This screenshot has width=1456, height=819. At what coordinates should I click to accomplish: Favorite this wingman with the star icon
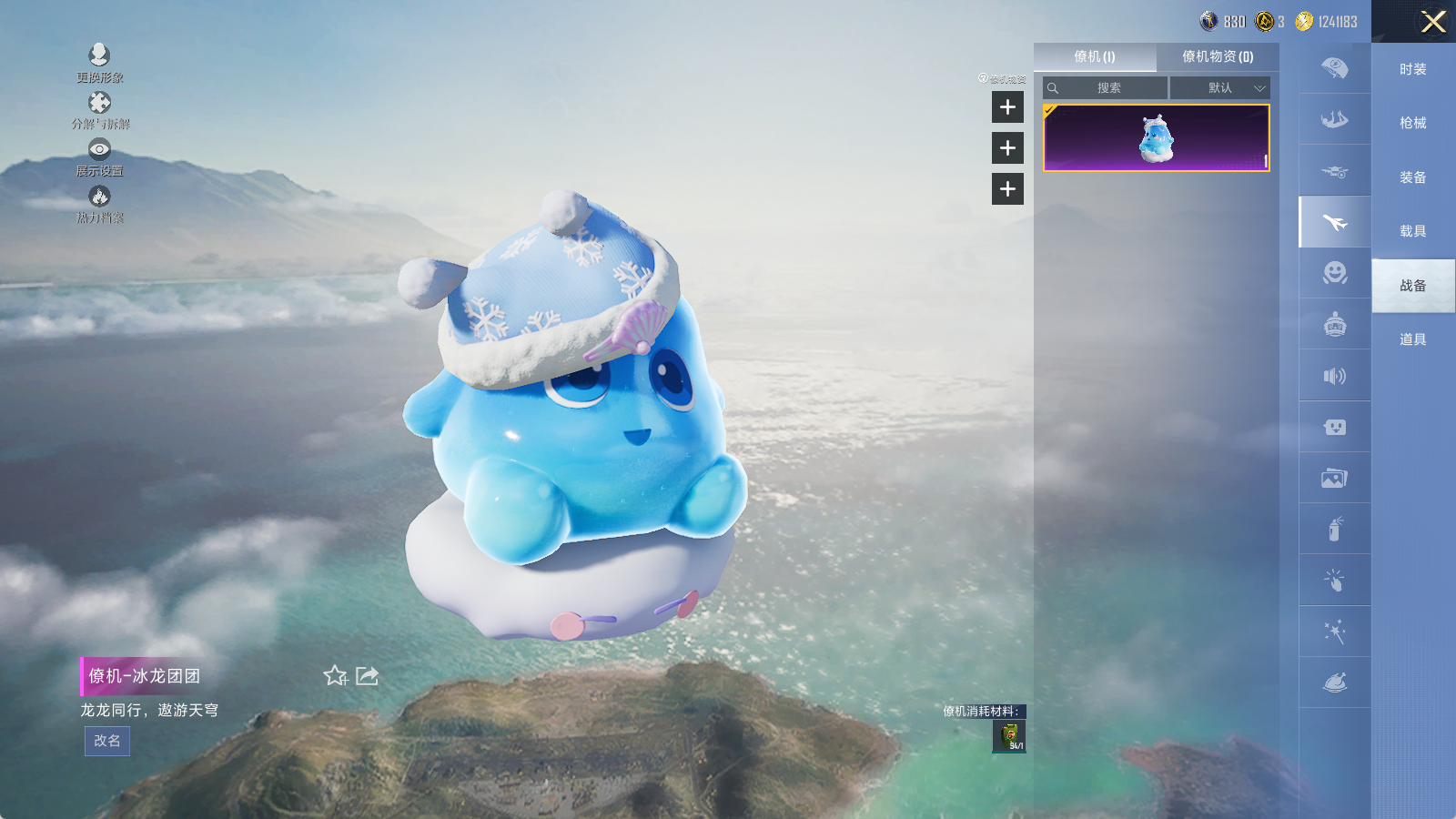tap(335, 675)
